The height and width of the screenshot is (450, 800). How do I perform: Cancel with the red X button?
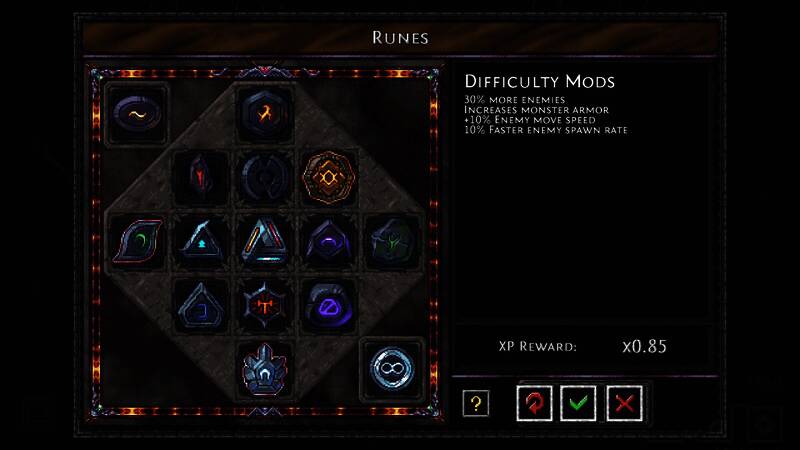click(x=625, y=403)
